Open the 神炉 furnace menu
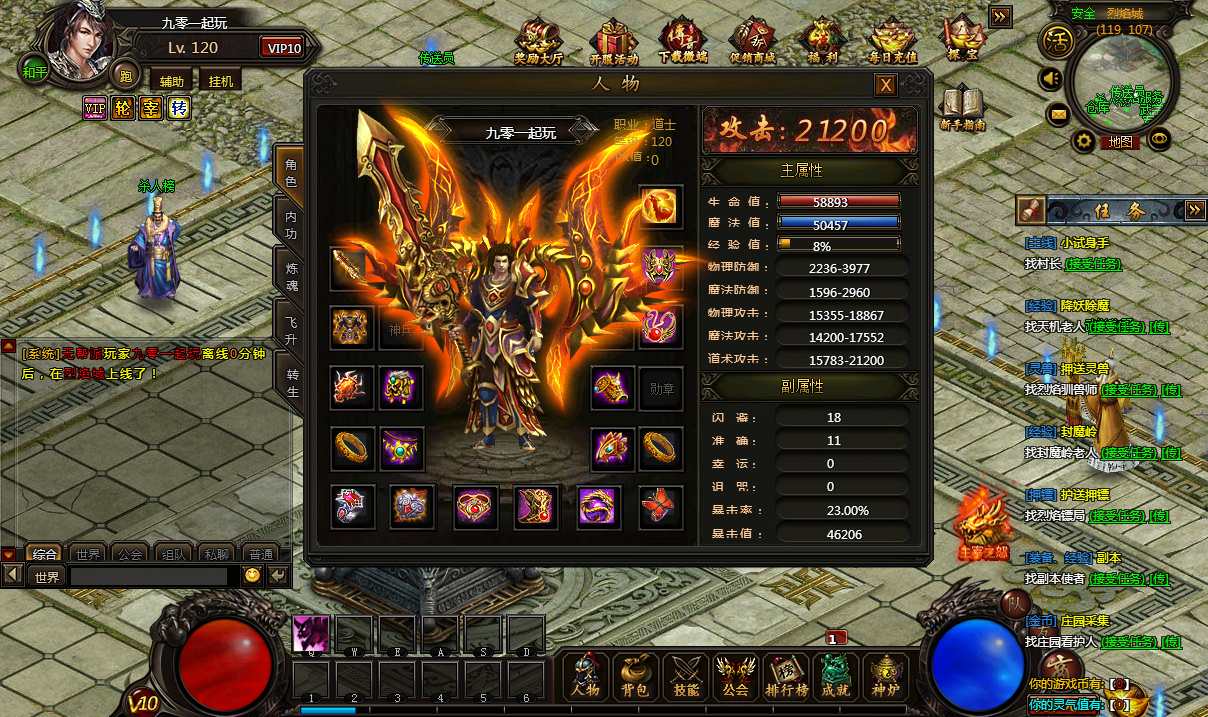This screenshot has width=1208, height=717. point(885,675)
